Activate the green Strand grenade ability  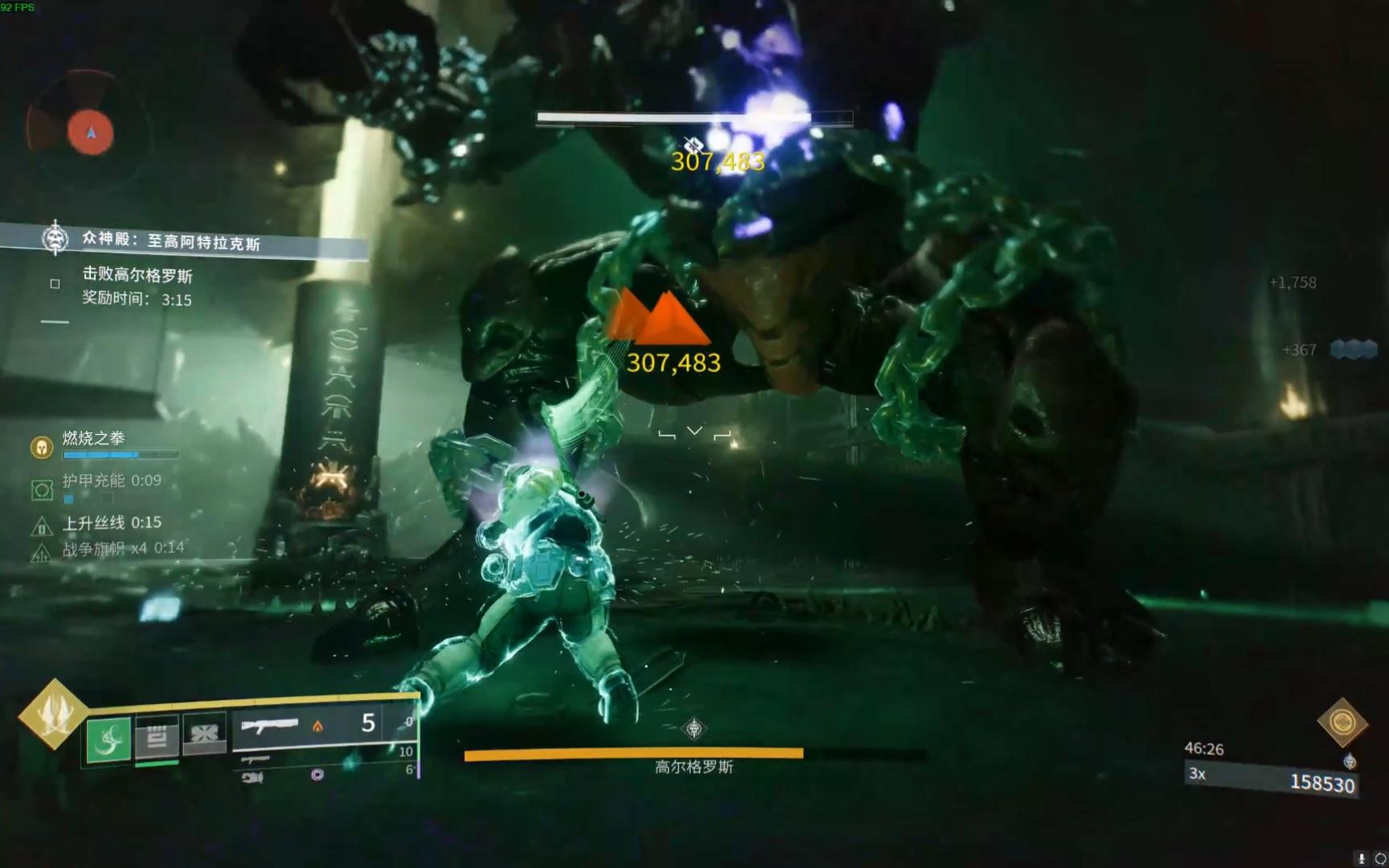click(x=109, y=739)
